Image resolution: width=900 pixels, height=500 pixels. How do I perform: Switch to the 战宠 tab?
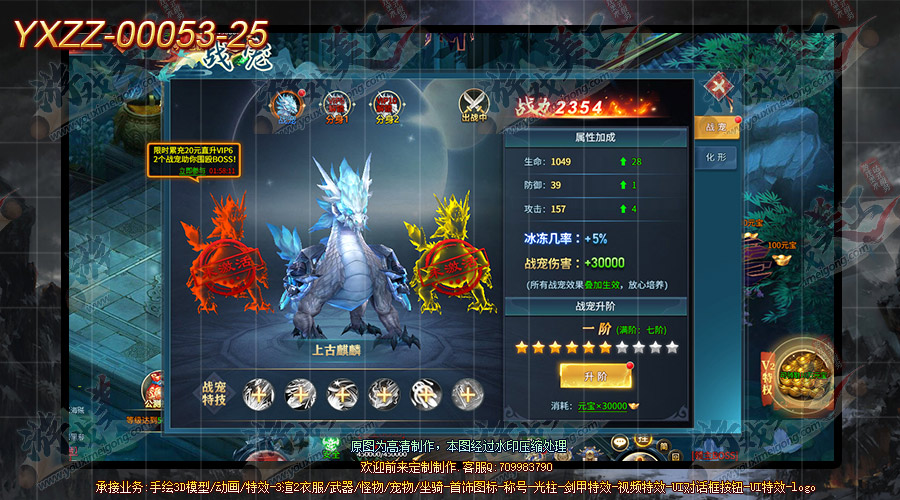click(716, 127)
